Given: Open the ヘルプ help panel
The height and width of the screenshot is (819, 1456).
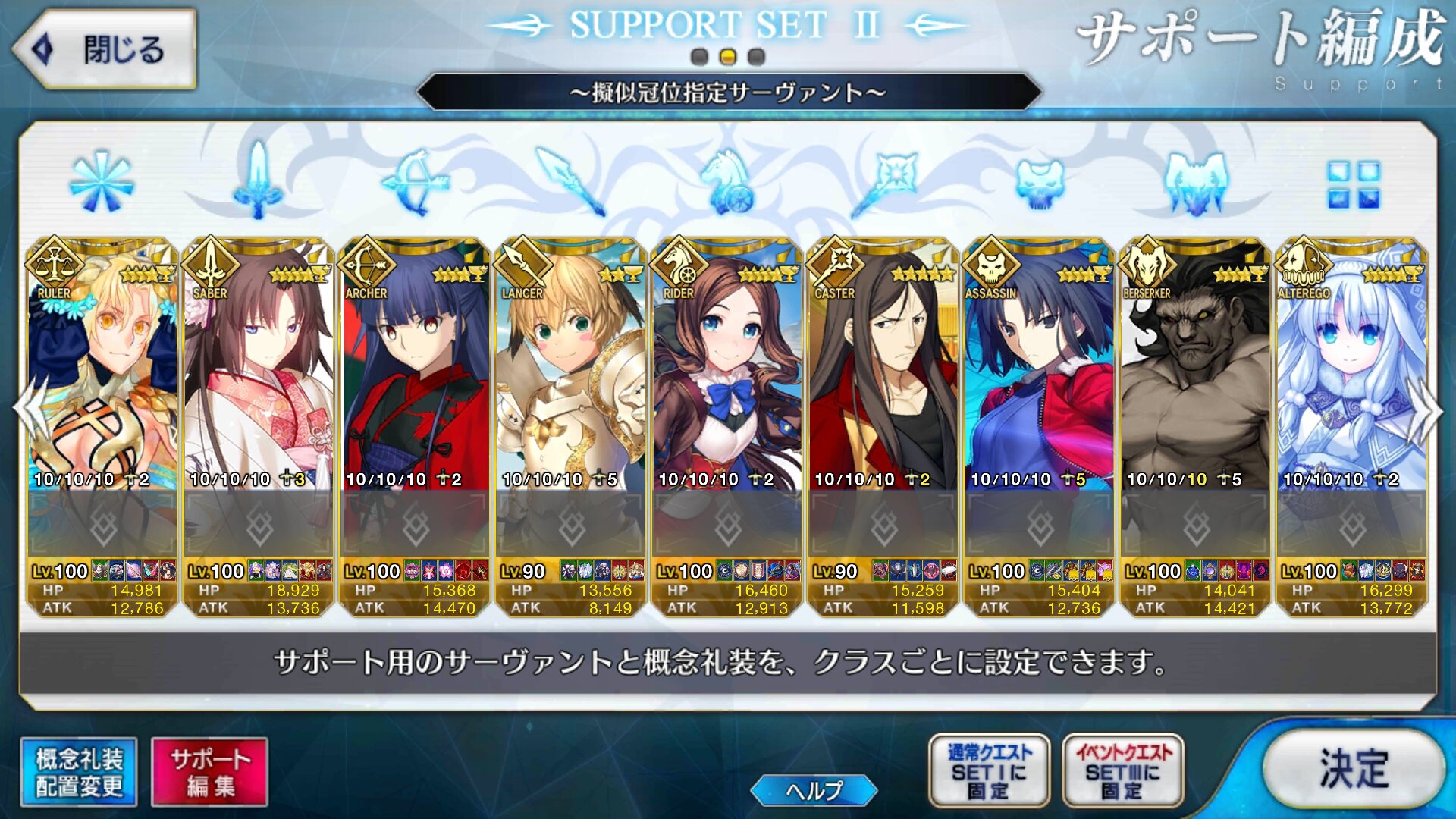Looking at the screenshot, I should 814,790.
